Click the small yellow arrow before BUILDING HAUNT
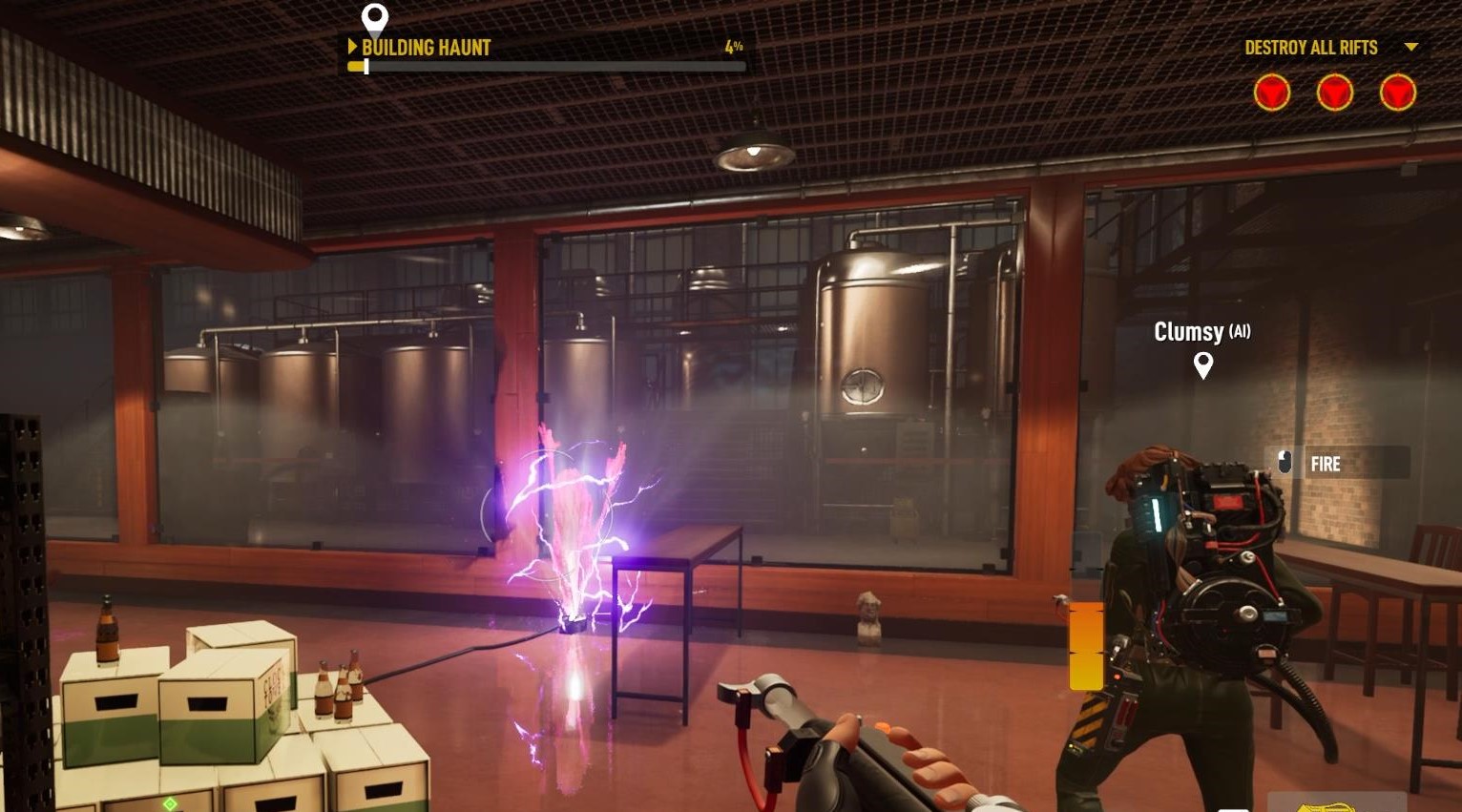This screenshot has width=1462, height=812. 354,47
